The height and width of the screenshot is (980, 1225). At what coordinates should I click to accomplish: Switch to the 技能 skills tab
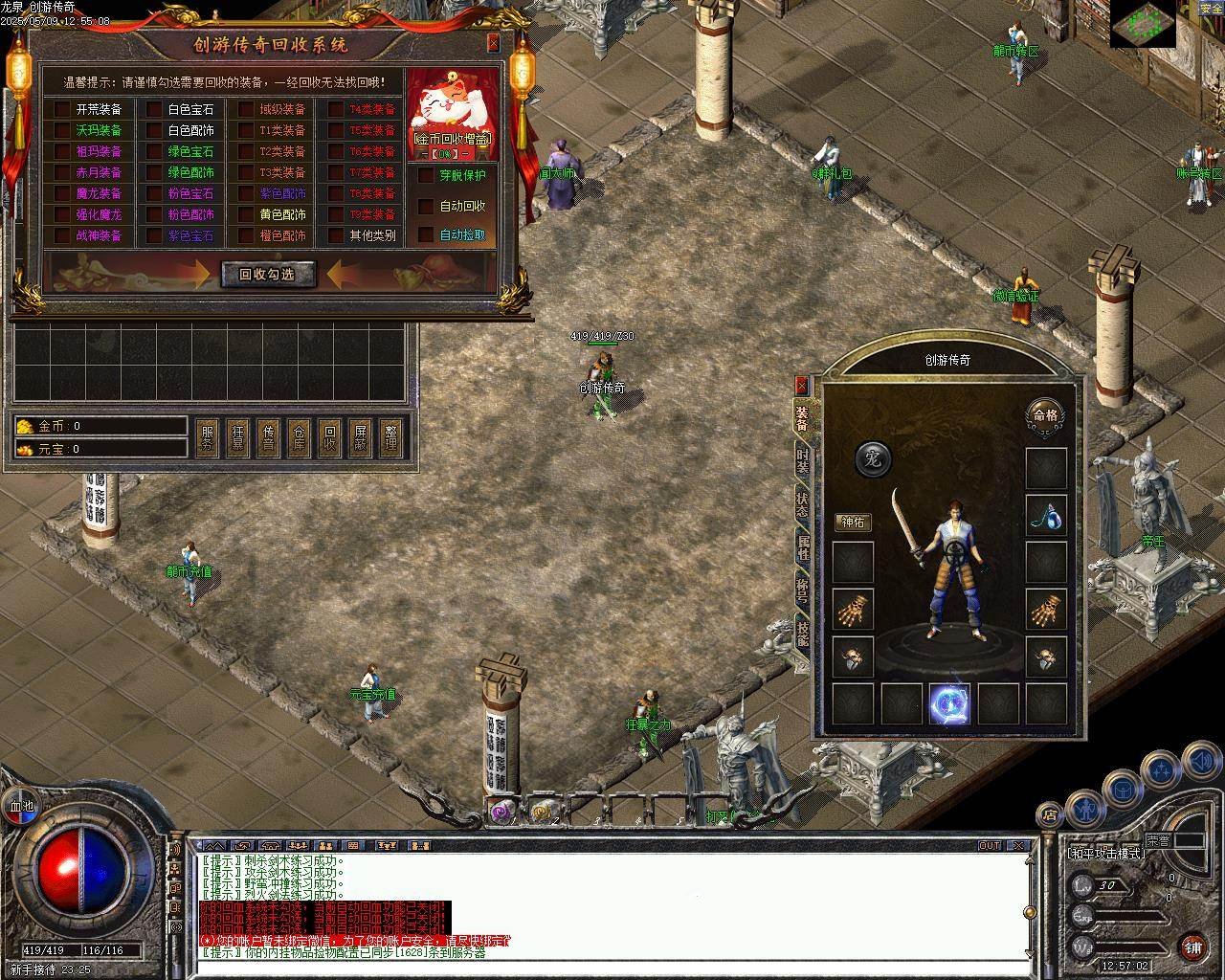(802, 632)
